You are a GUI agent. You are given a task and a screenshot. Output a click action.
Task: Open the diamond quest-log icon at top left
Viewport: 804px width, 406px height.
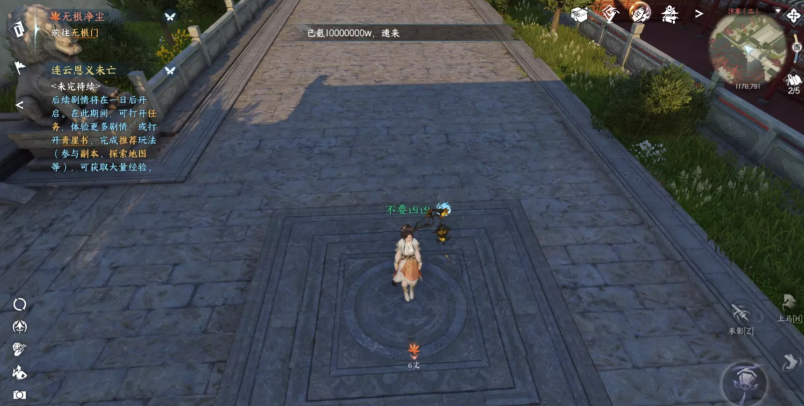pos(18,28)
